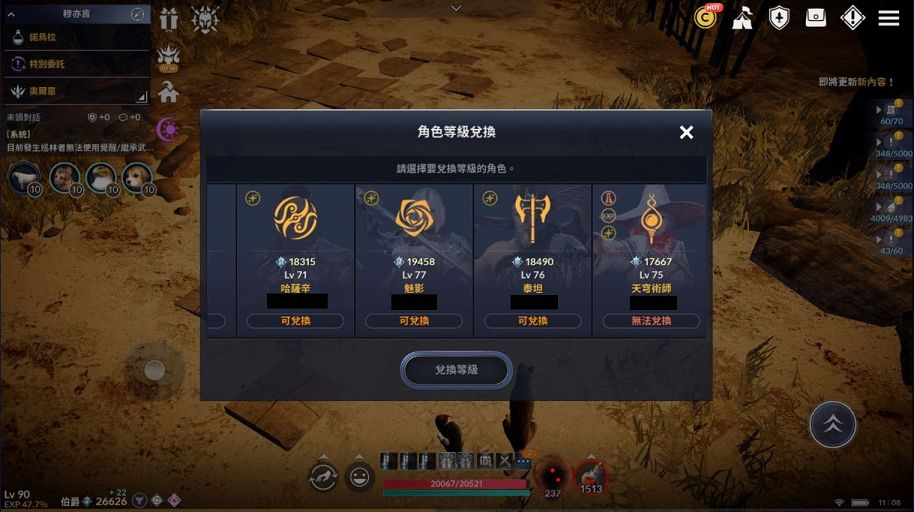914x512 pixels.
Task: Open the diamond exclamation notice icon
Action: 852,18
